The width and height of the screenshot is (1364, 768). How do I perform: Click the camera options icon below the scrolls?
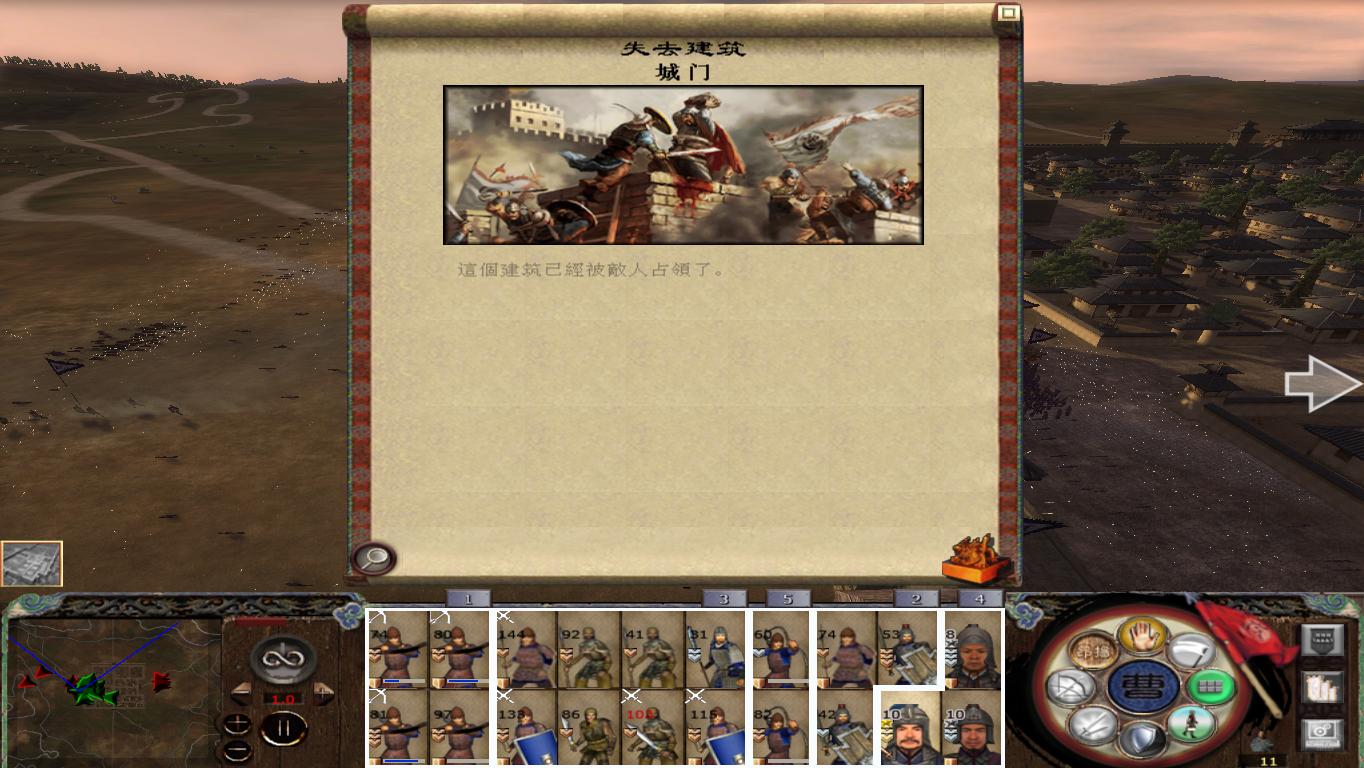coord(1322,731)
